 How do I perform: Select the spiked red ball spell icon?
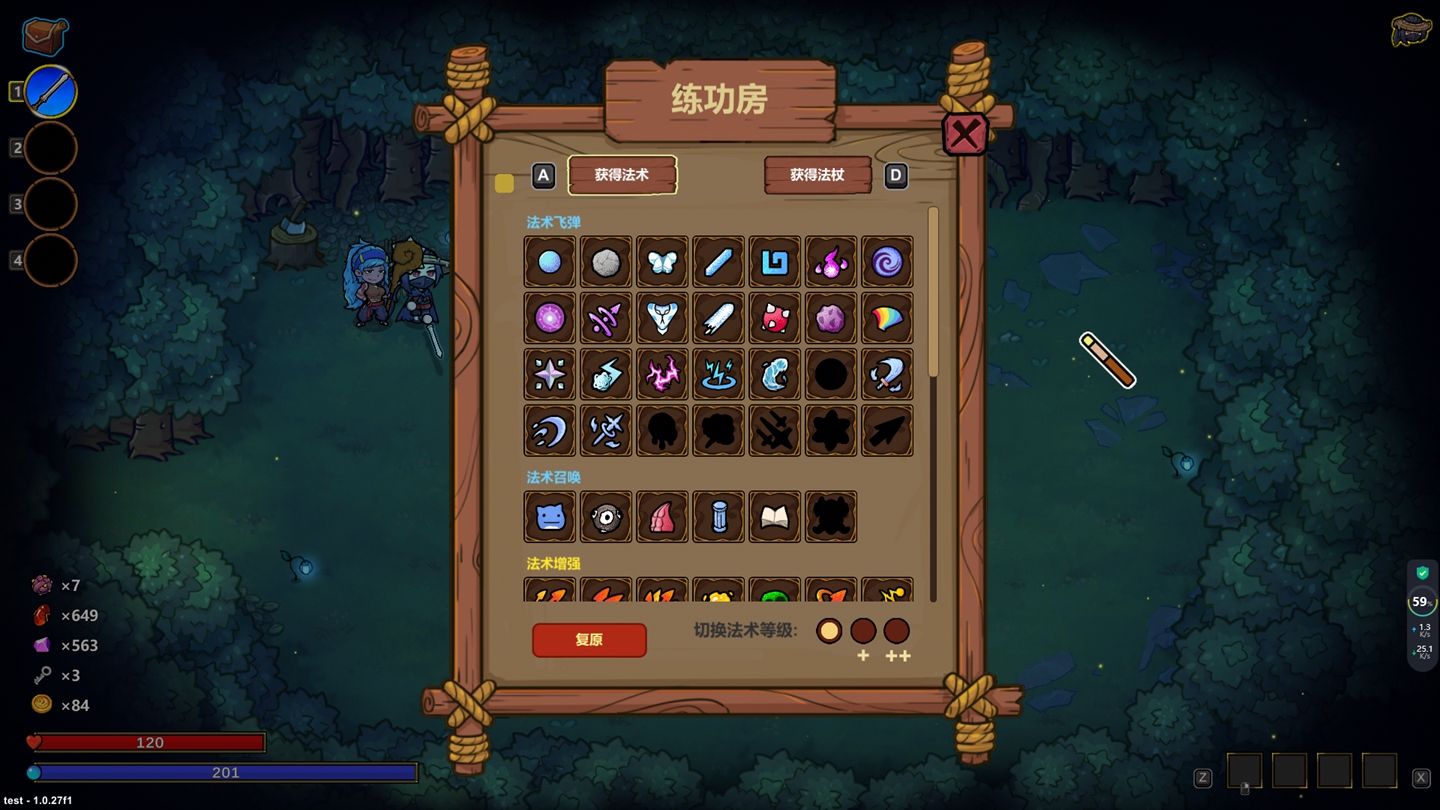point(774,318)
